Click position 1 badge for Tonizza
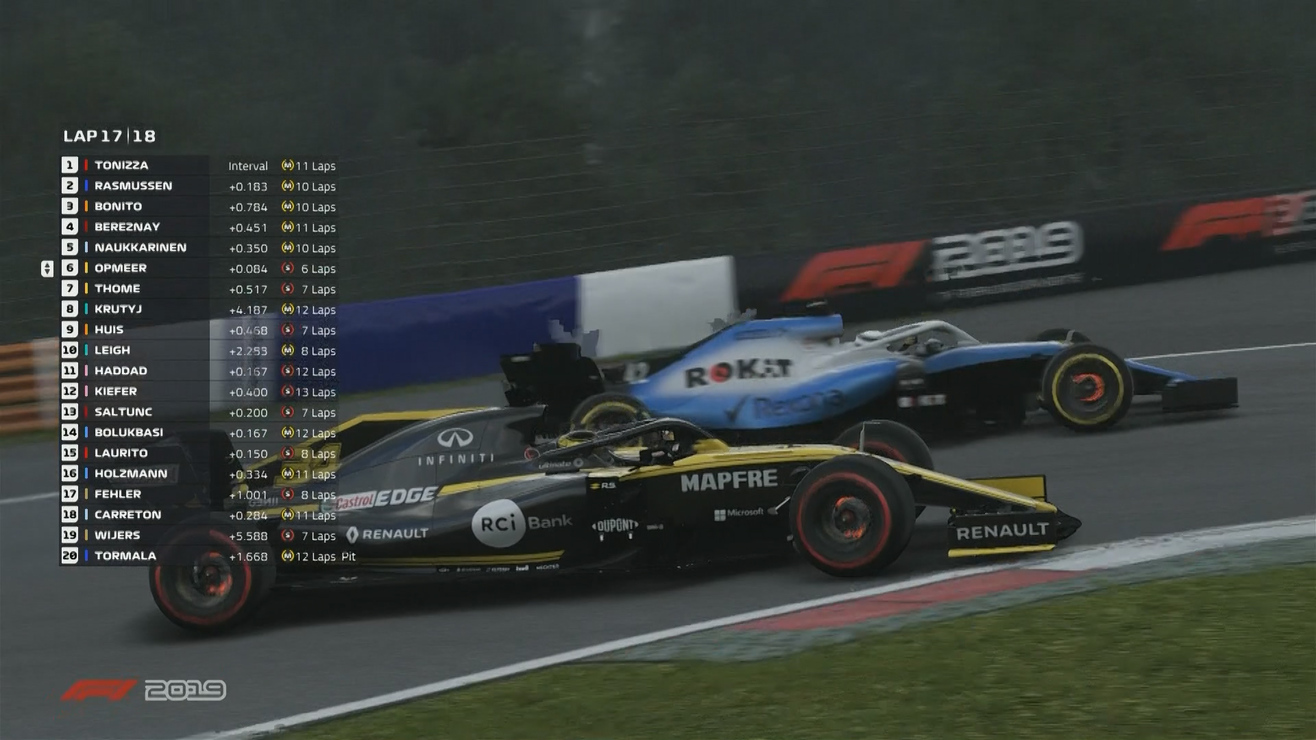The height and width of the screenshot is (740, 1316). pos(68,165)
